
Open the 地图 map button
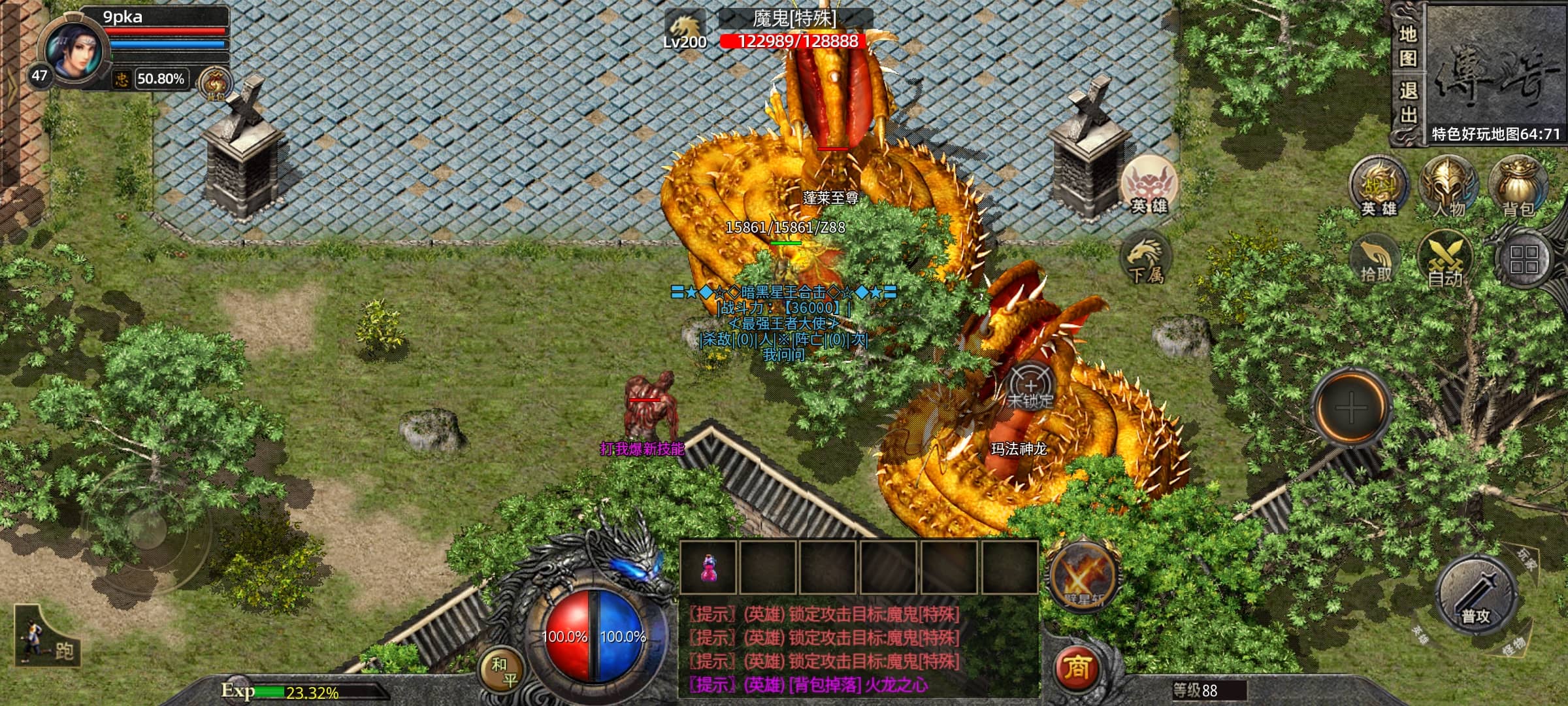point(1408,46)
